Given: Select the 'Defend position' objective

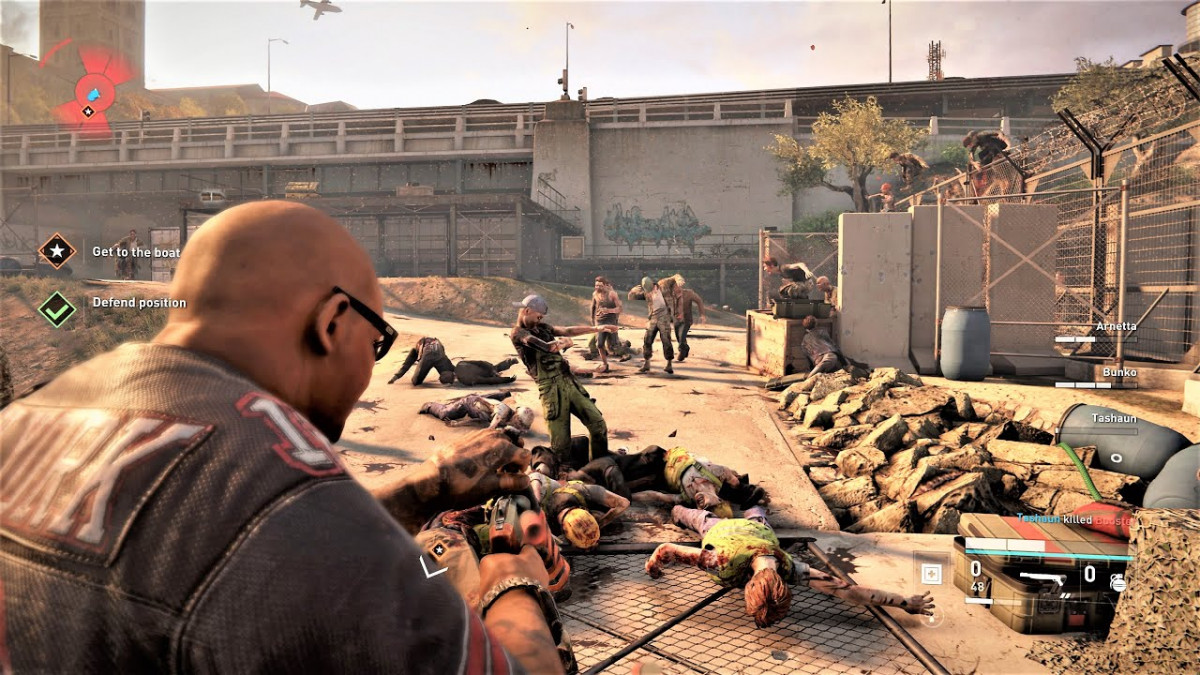Looking at the screenshot, I should (139, 303).
